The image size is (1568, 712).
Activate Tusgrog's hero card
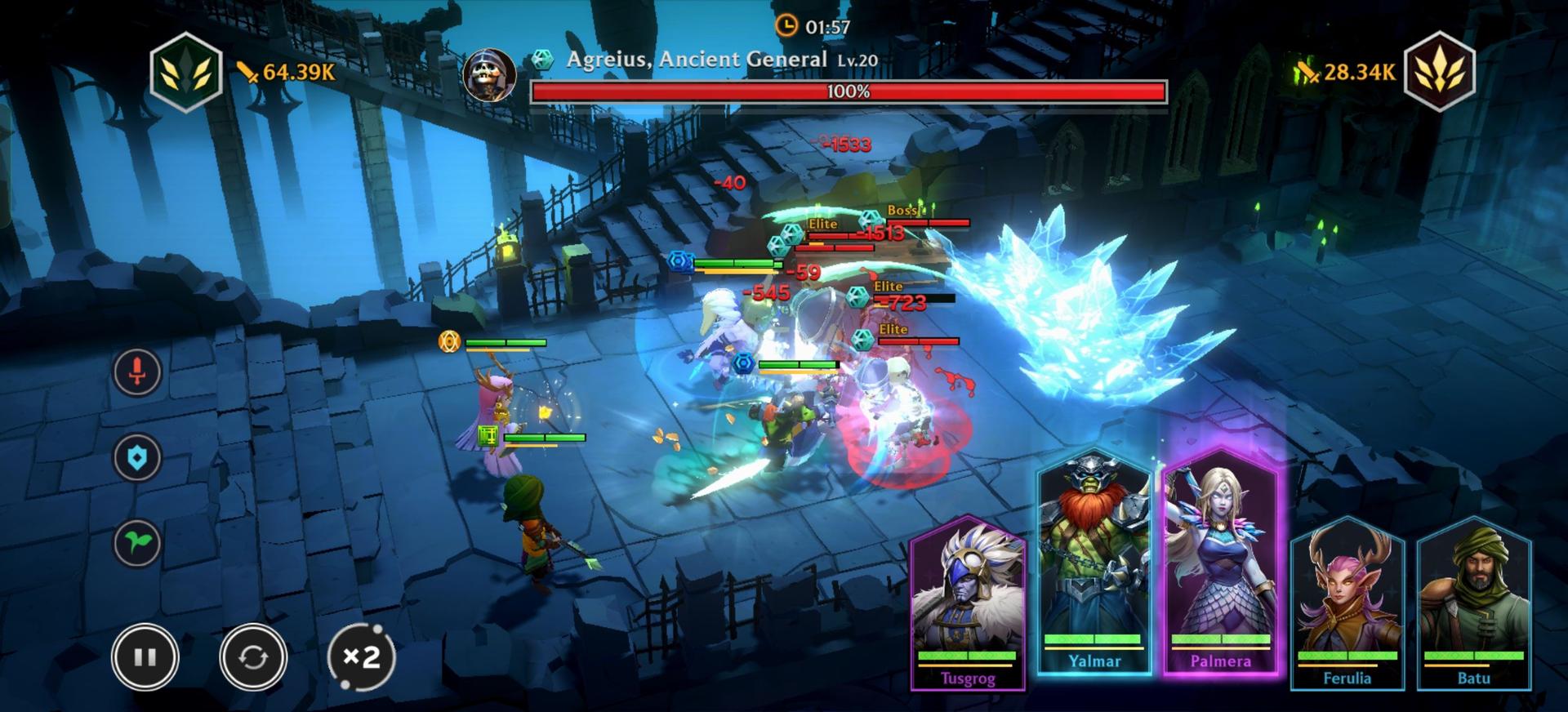pos(968,604)
